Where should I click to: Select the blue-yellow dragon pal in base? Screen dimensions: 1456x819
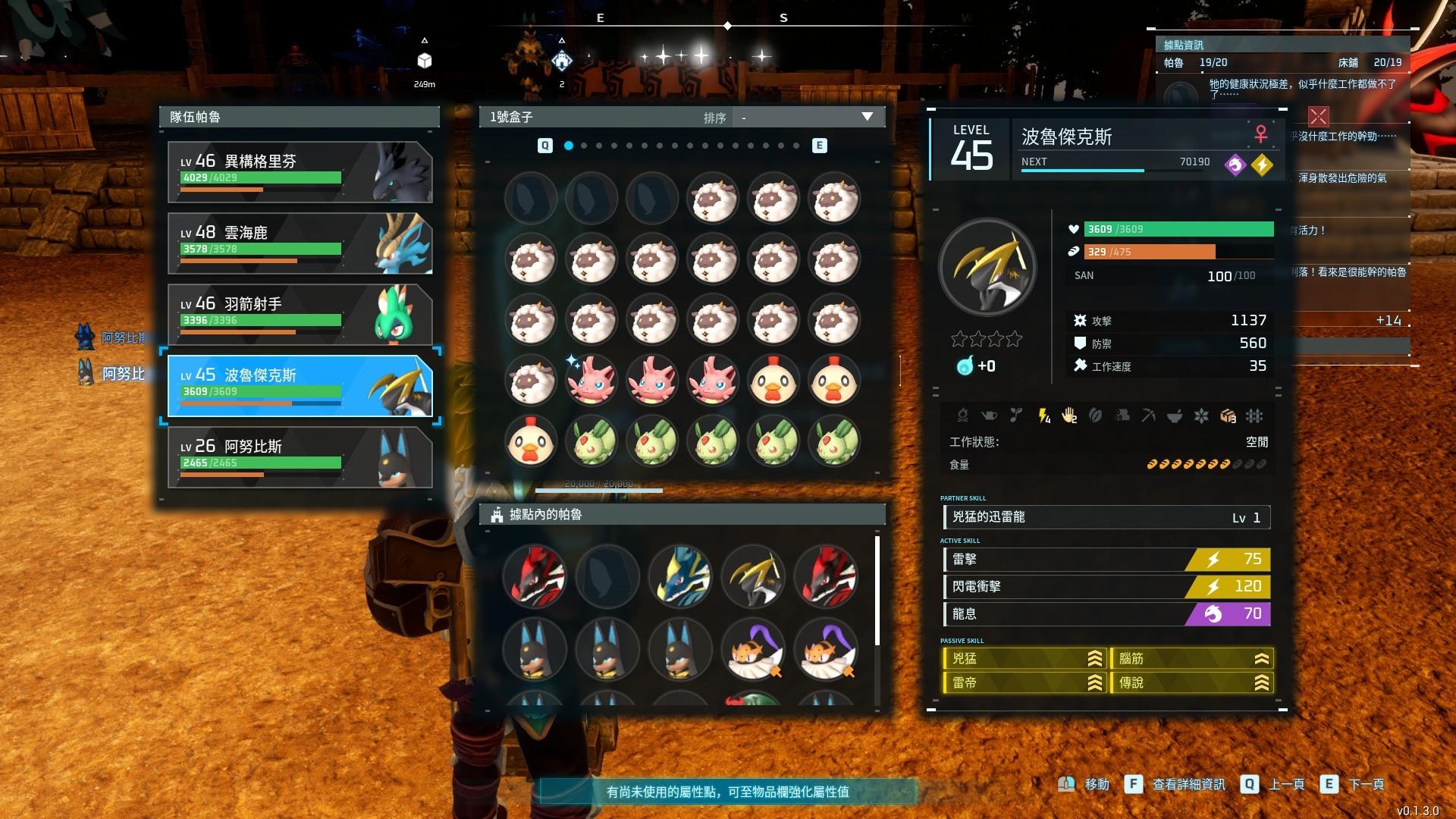pyautogui.click(x=680, y=576)
